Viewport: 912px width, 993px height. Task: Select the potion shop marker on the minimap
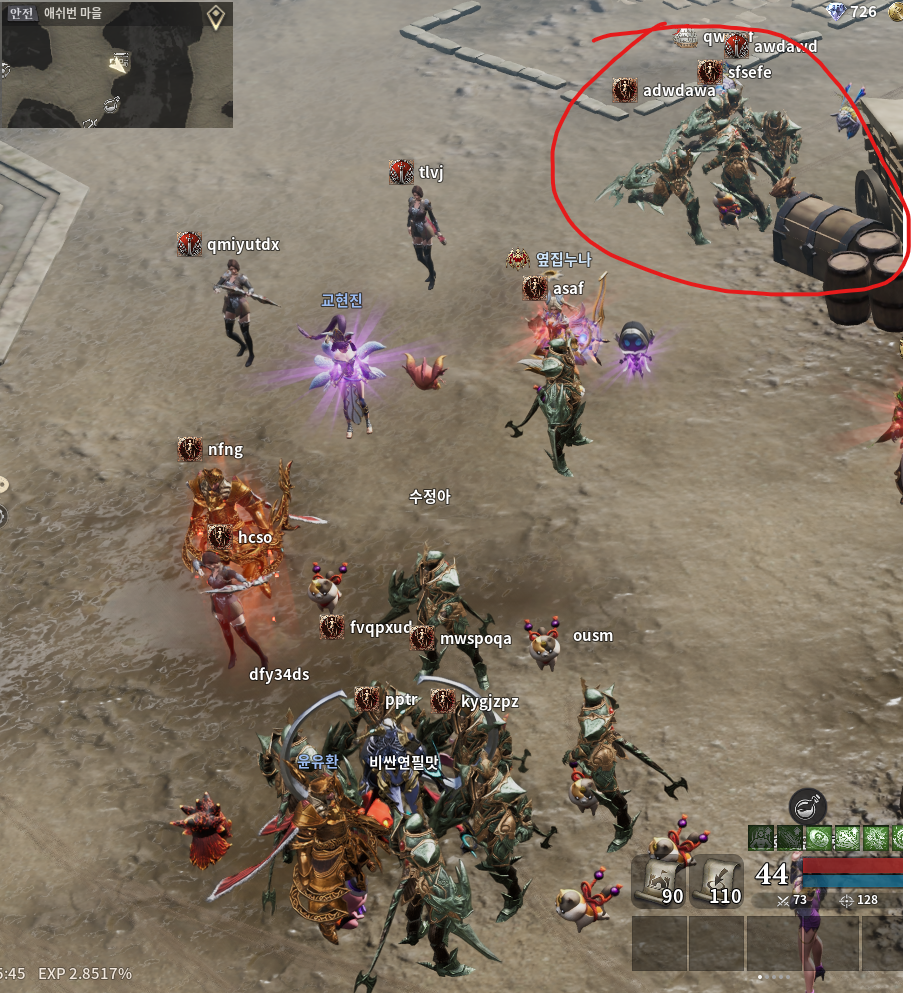pyautogui.click(x=112, y=103)
